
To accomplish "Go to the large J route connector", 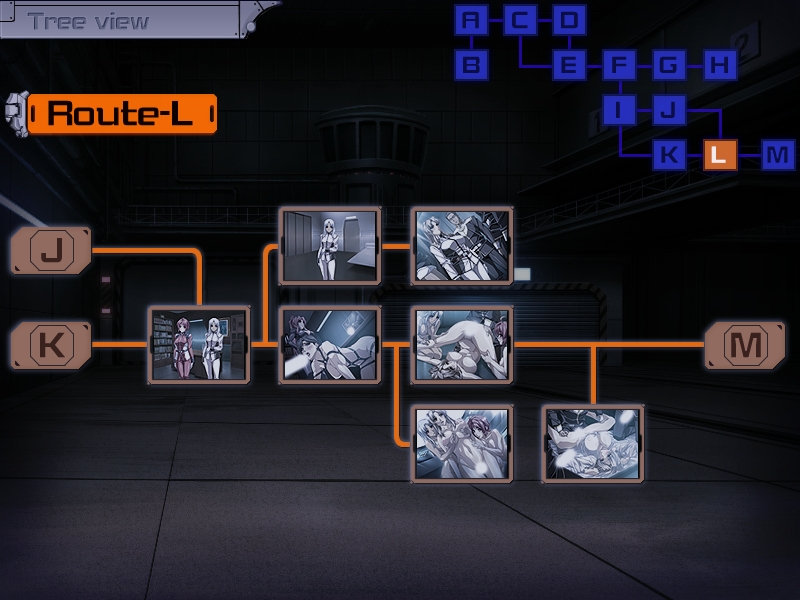I will tap(51, 250).
